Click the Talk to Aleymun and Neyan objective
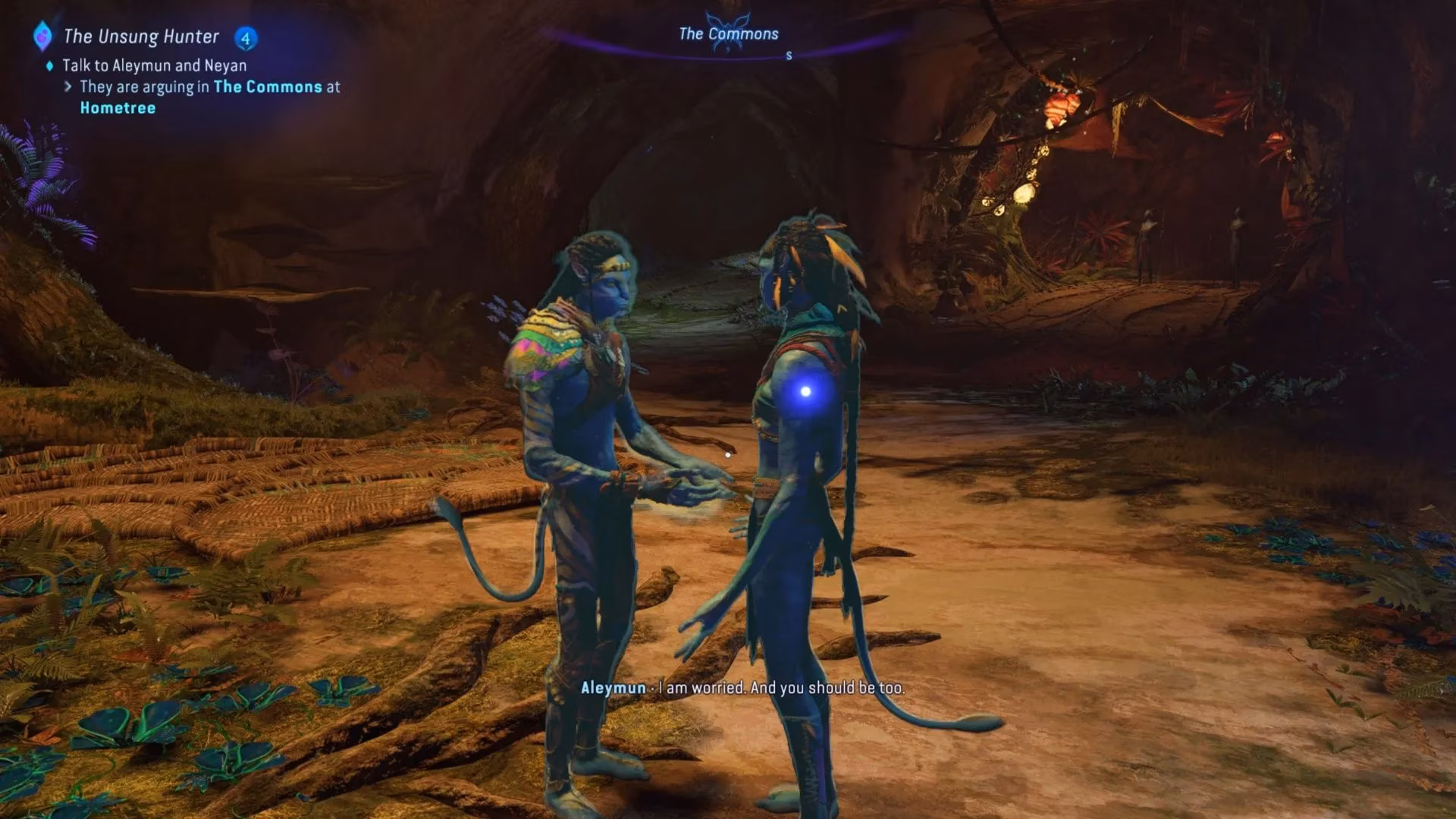 click(154, 65)
